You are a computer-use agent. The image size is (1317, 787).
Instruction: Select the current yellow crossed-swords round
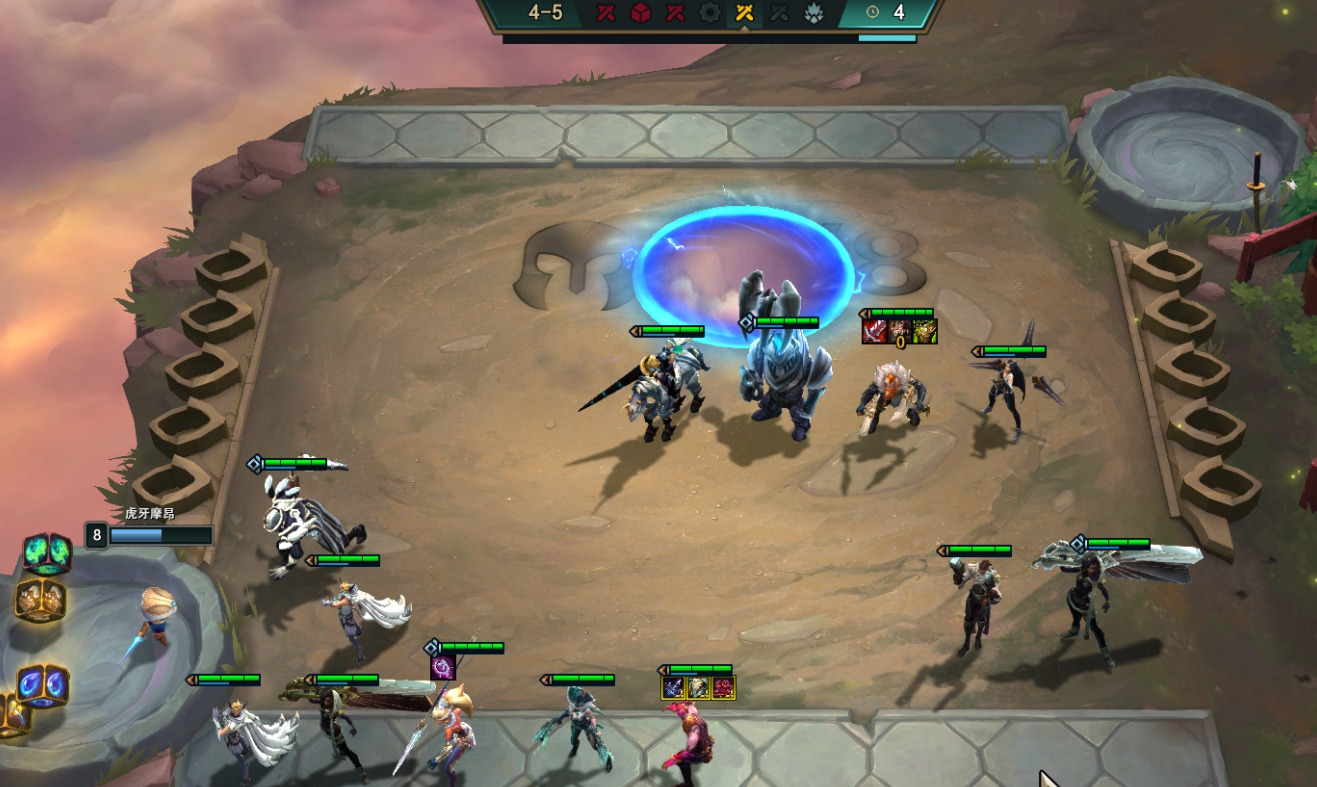pos(744,13)
